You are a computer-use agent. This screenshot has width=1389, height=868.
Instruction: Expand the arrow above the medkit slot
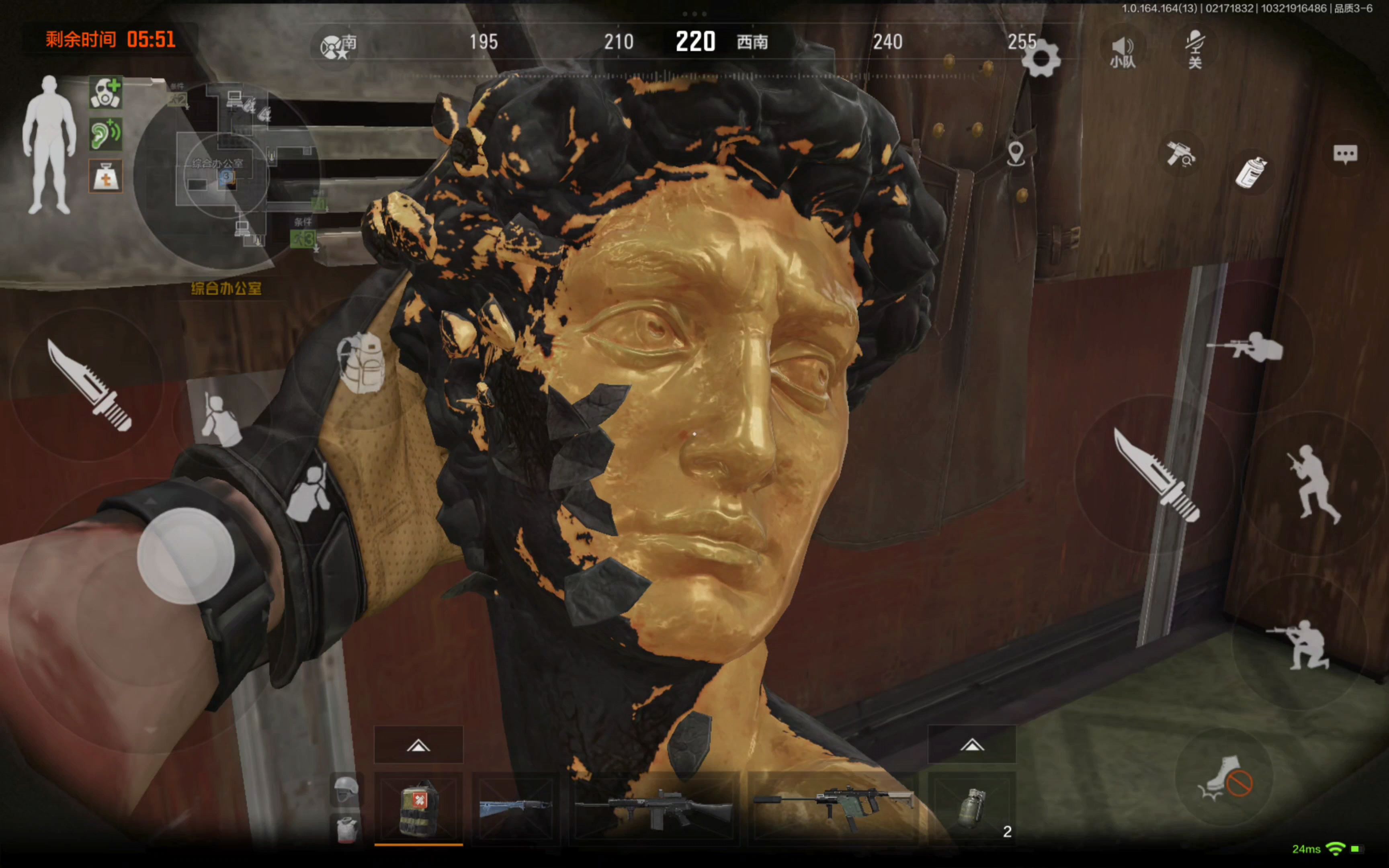pos(418,745)
